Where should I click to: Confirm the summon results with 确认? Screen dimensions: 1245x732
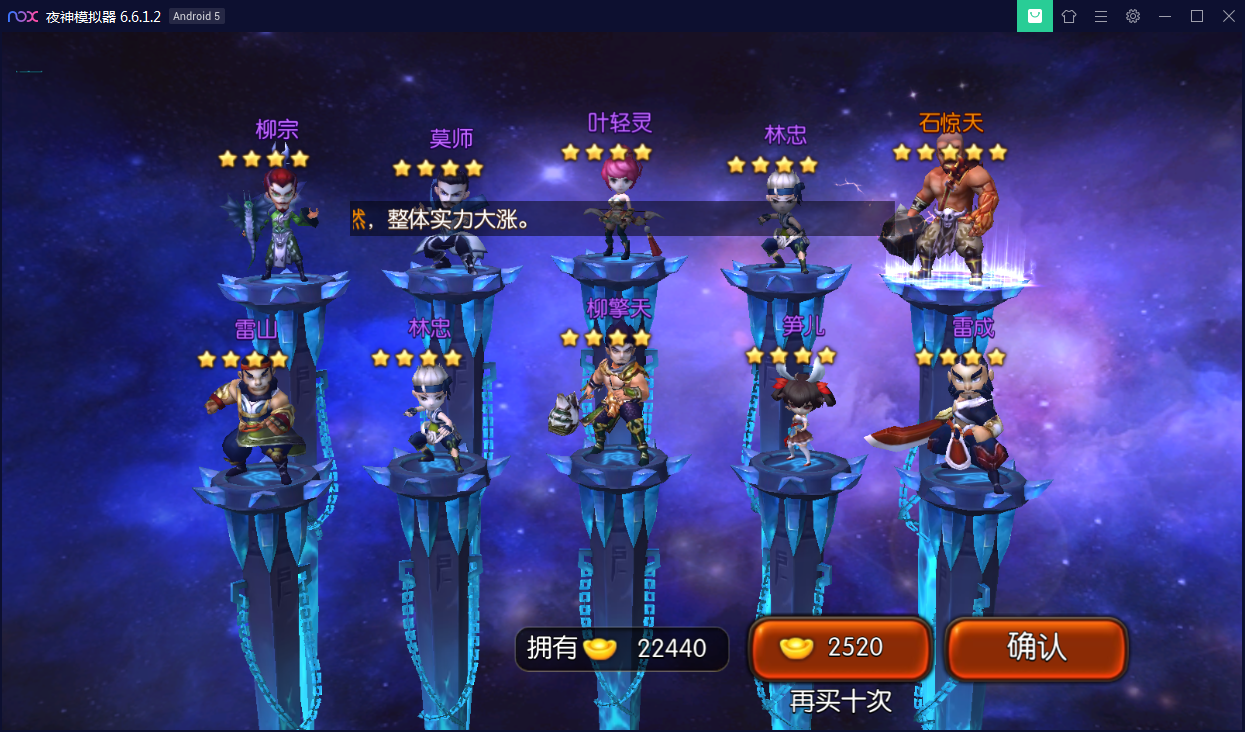point(1036,648)
